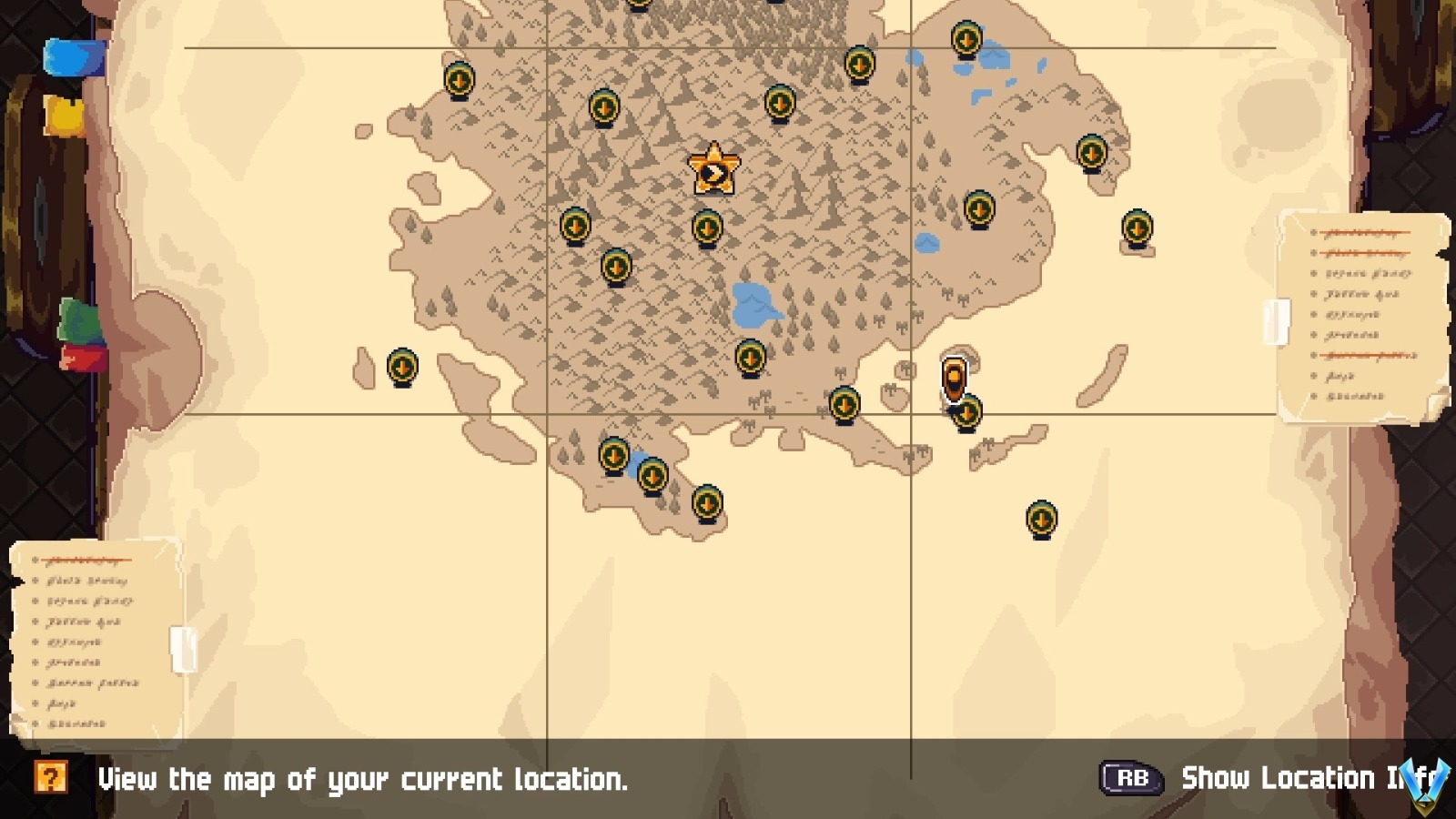Click the marker next to the central blue lake
The image size is (1456, 819).
(x=751, y=357)
